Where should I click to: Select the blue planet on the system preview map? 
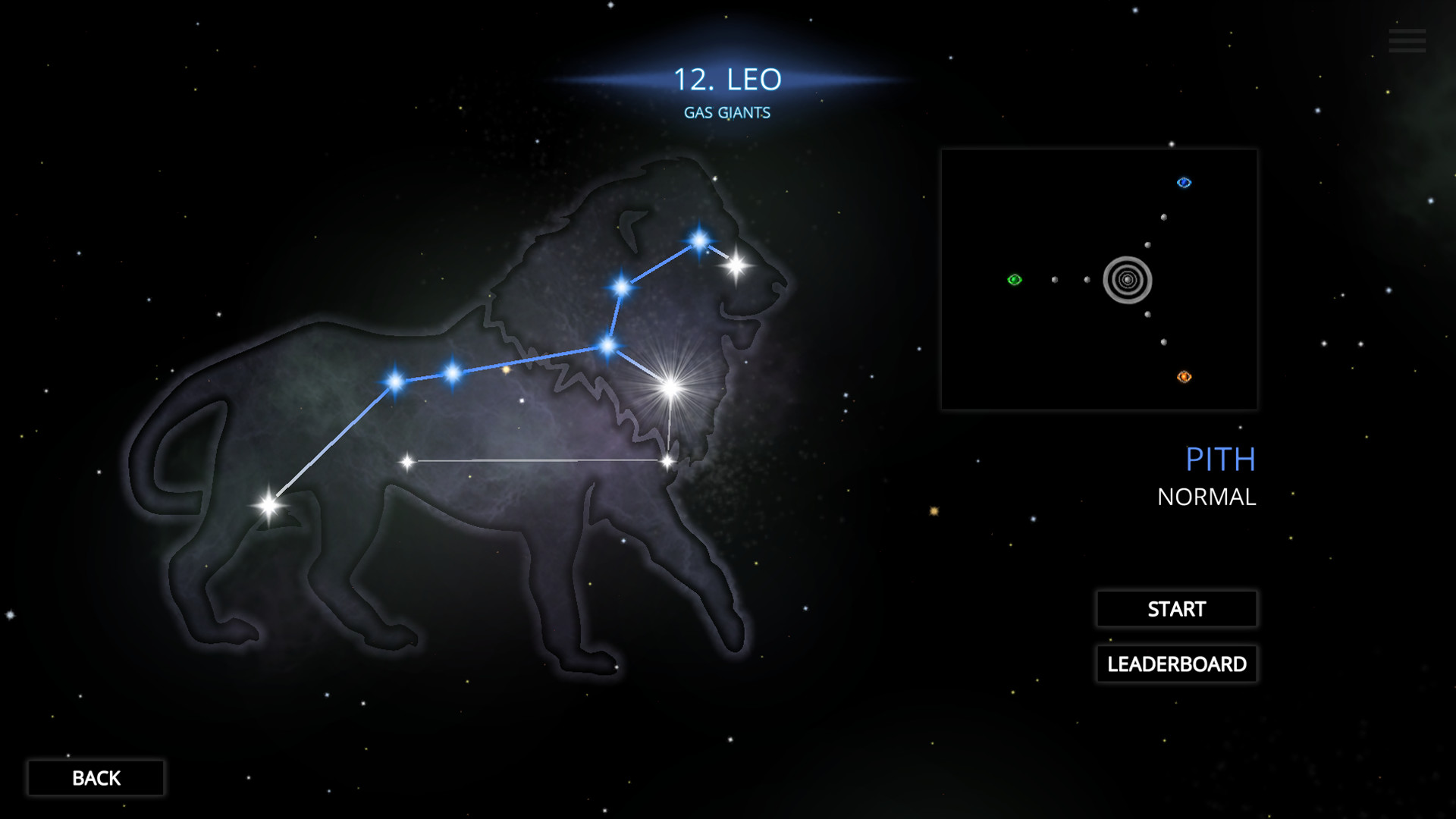pos(1184,181)
